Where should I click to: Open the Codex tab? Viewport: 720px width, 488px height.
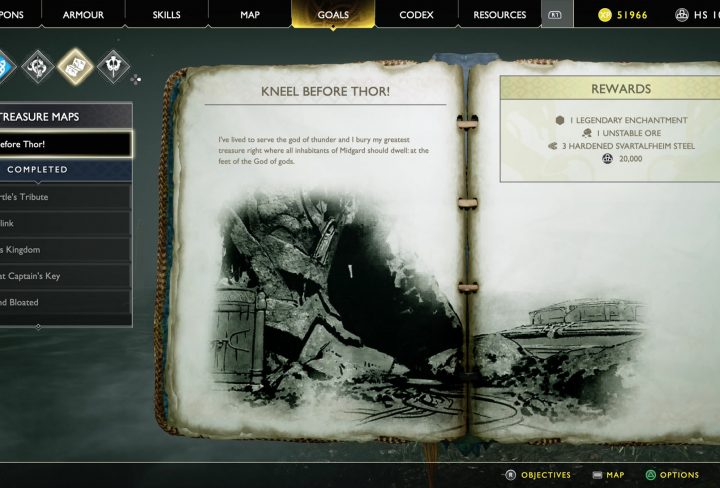(x=416, y=15)
